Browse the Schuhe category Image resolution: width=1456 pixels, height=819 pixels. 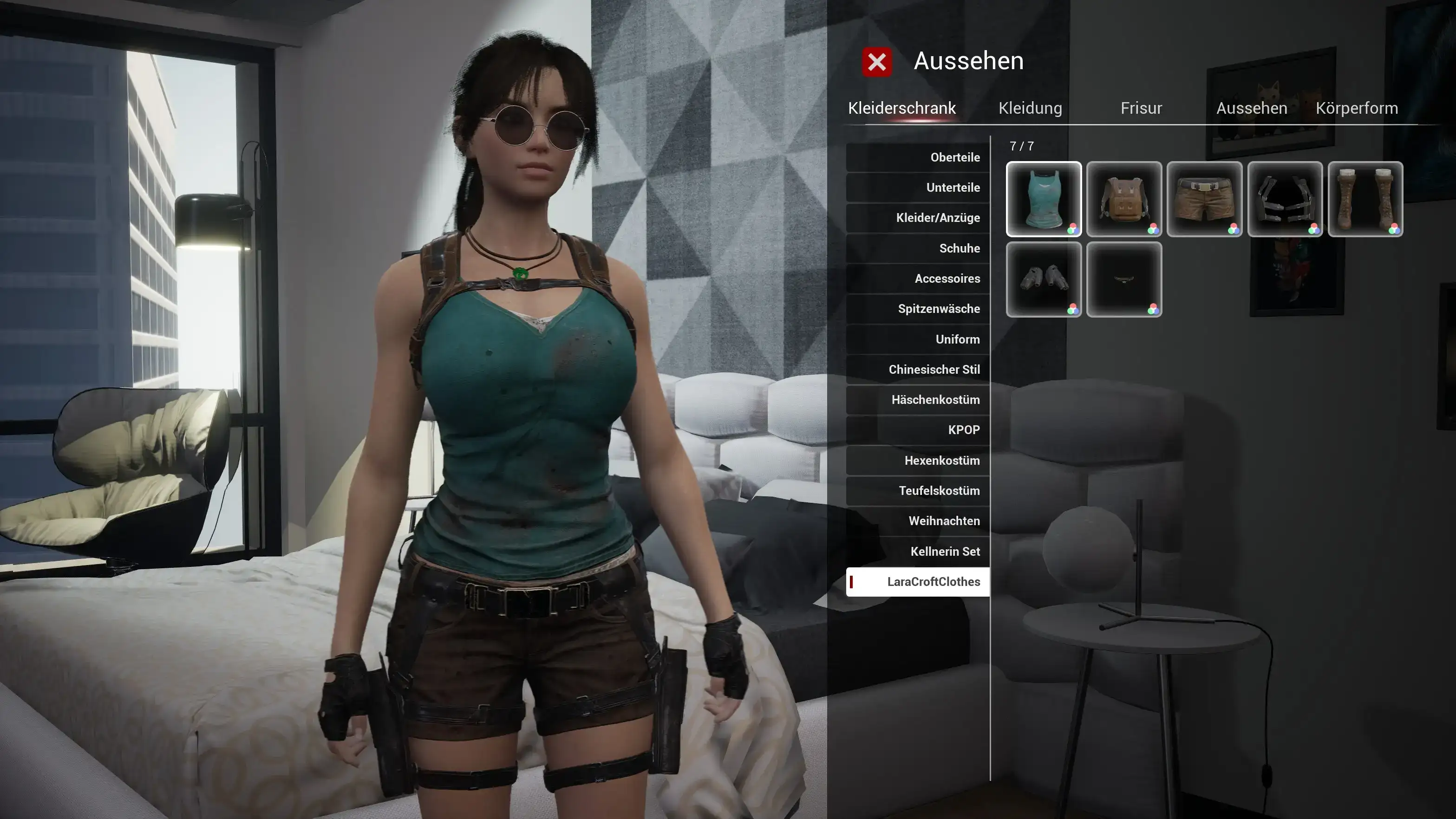pyautogui.click(x=919, y=248)
